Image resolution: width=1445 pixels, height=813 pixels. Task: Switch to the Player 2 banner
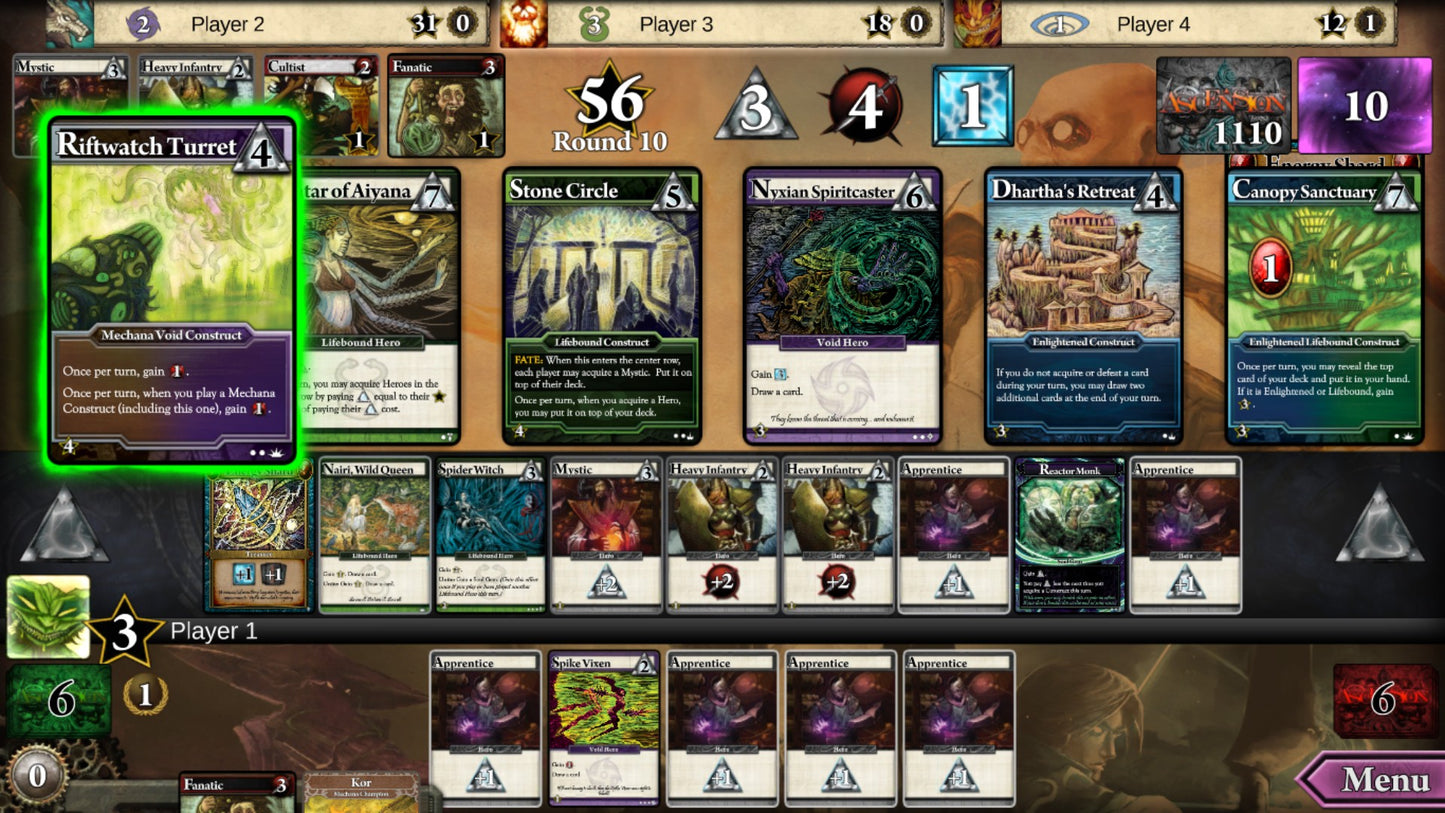pyautogui.click(x=228, y=24)
